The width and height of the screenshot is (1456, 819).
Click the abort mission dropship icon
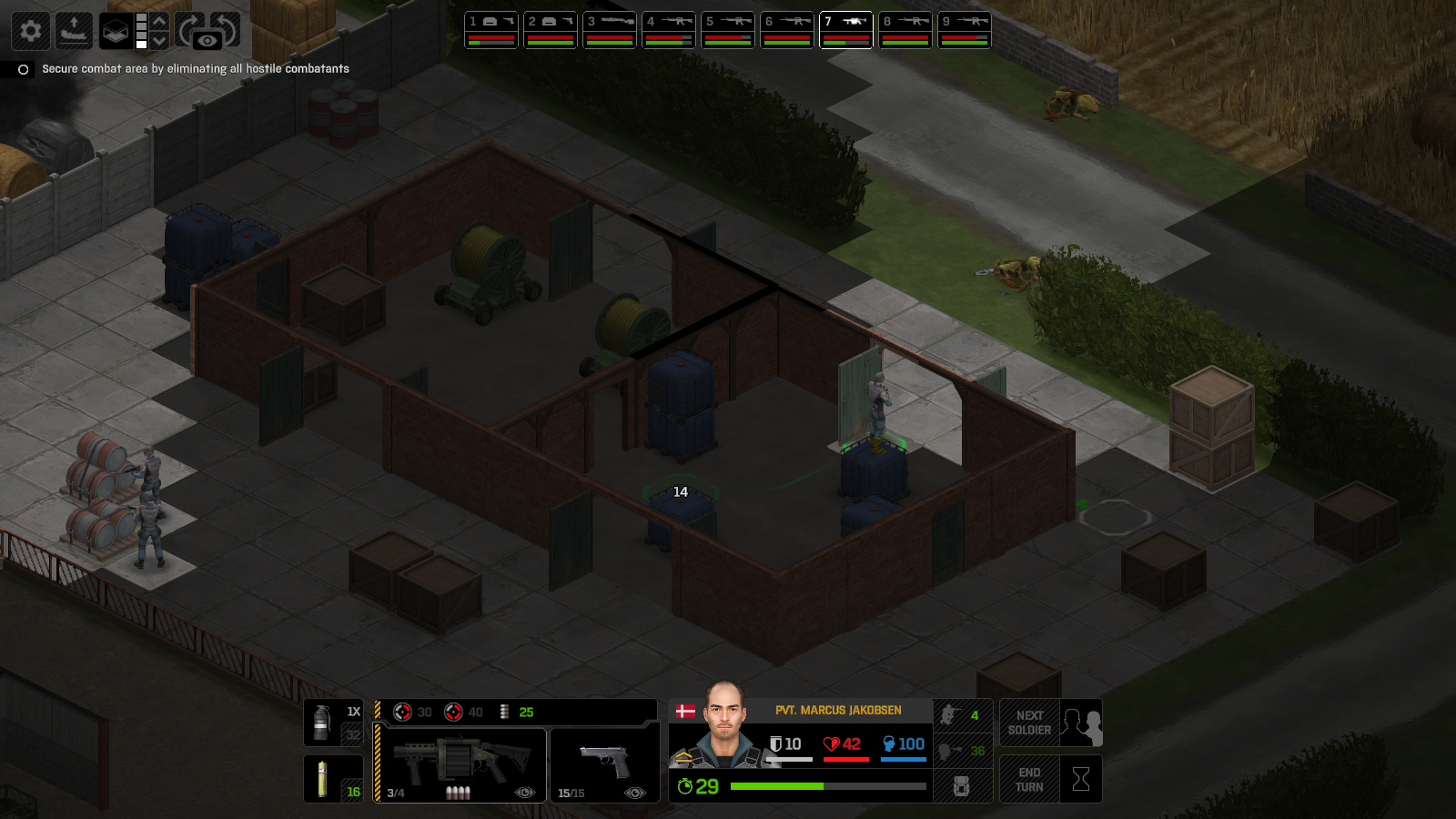(74, 31)
